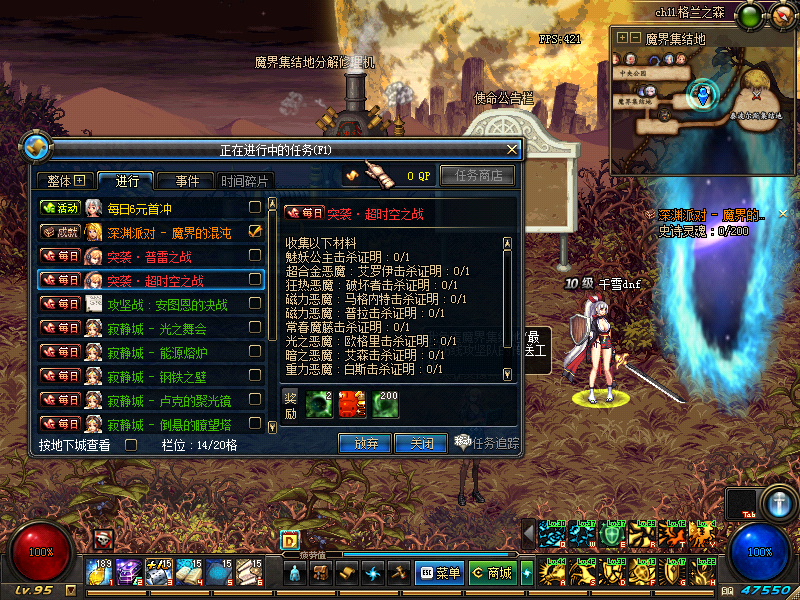Open the 任务商店 quest shop
800x600 pixels.
click(x=477, y=176)
